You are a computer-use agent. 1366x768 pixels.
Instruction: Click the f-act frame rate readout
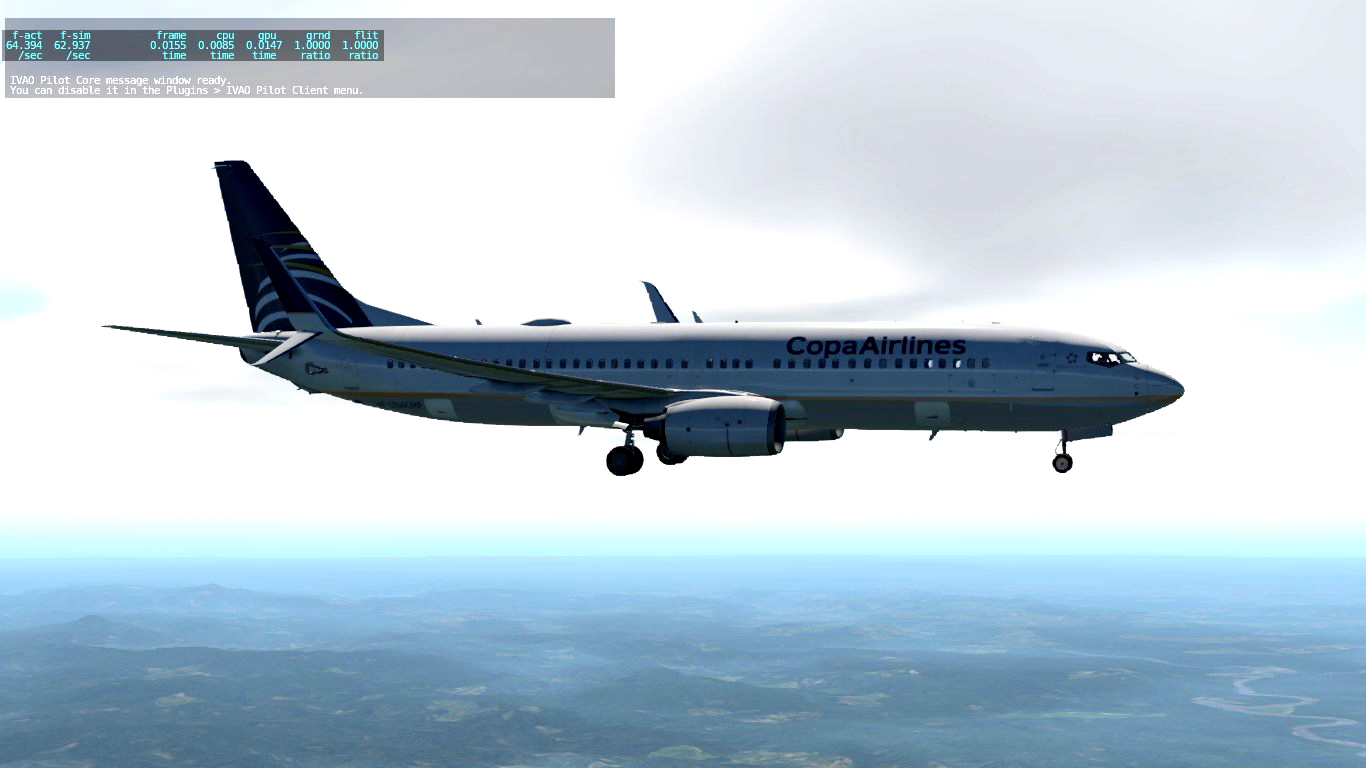(x=27, y=35)
